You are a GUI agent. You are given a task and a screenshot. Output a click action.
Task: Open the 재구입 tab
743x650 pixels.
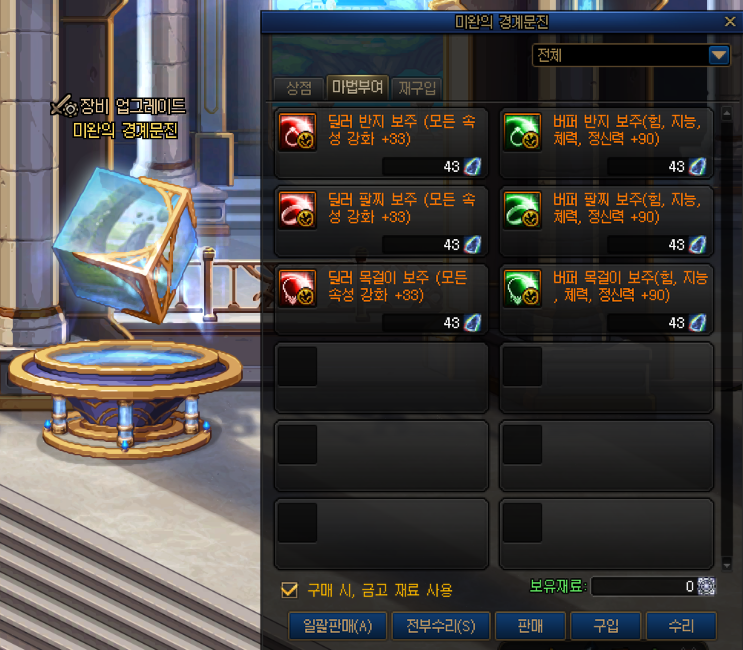point(417,88)
